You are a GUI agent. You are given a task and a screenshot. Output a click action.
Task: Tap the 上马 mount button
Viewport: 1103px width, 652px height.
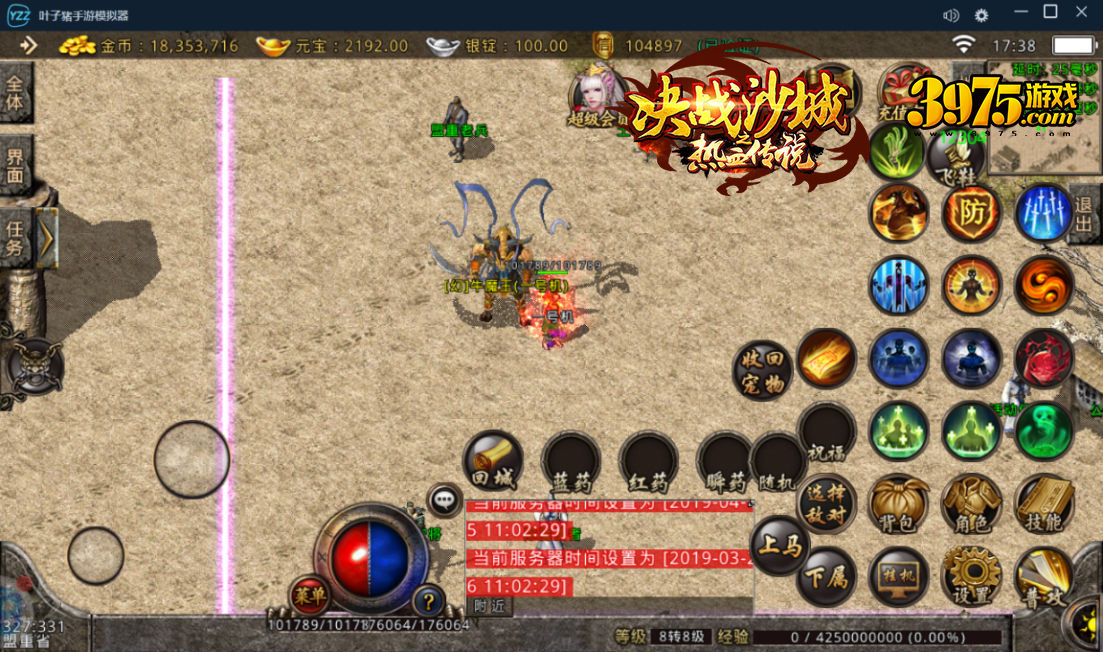coord(780,546)
